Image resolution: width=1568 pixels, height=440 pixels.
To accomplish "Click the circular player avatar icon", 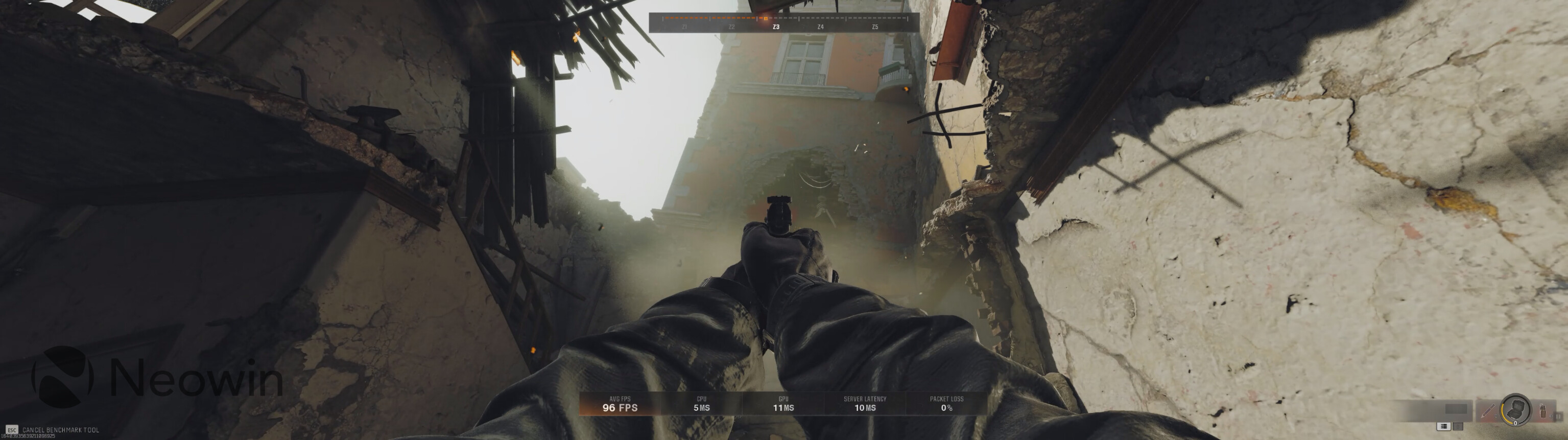I will [x=1516, y=409].
